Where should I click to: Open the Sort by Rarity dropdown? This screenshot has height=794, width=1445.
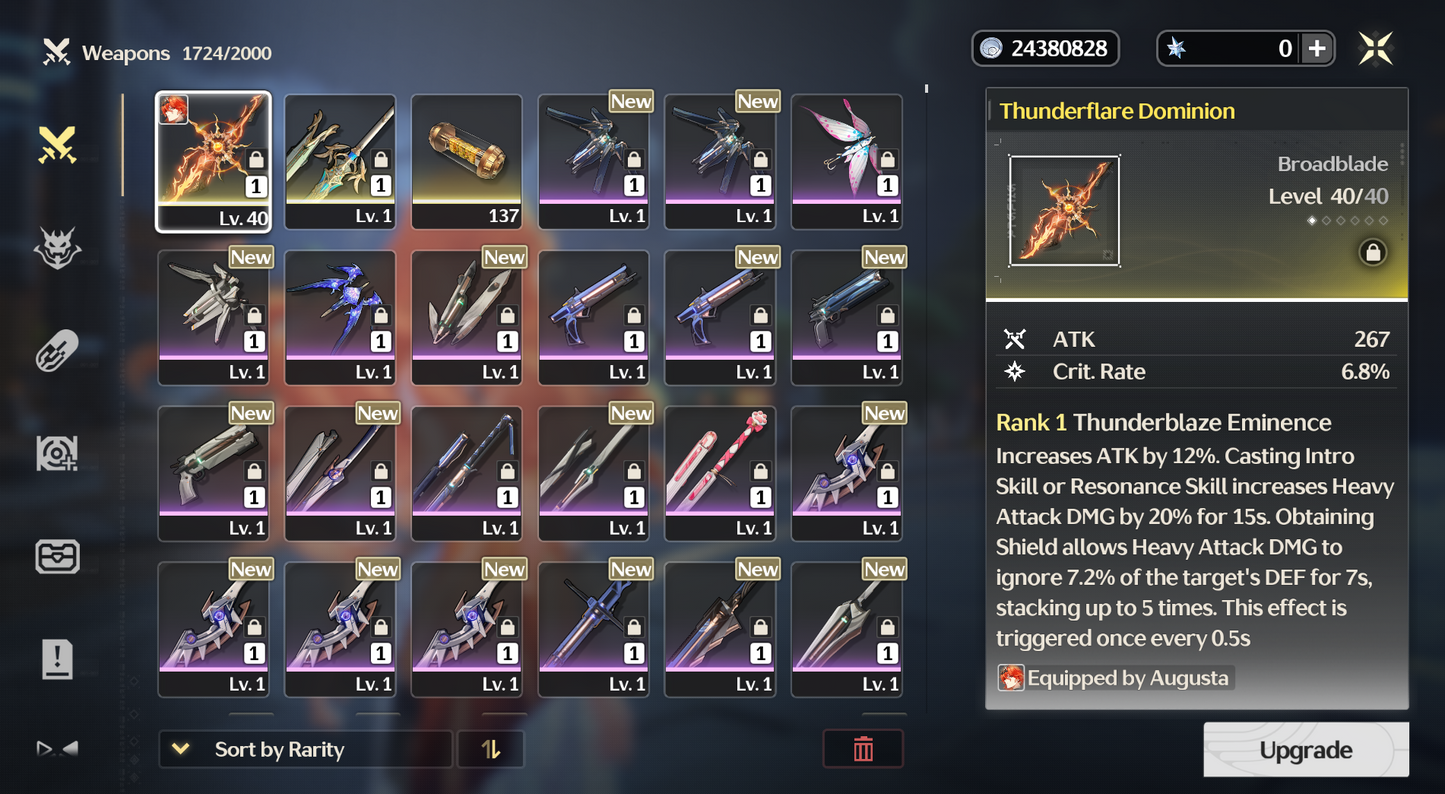click(x=305, y=750)
